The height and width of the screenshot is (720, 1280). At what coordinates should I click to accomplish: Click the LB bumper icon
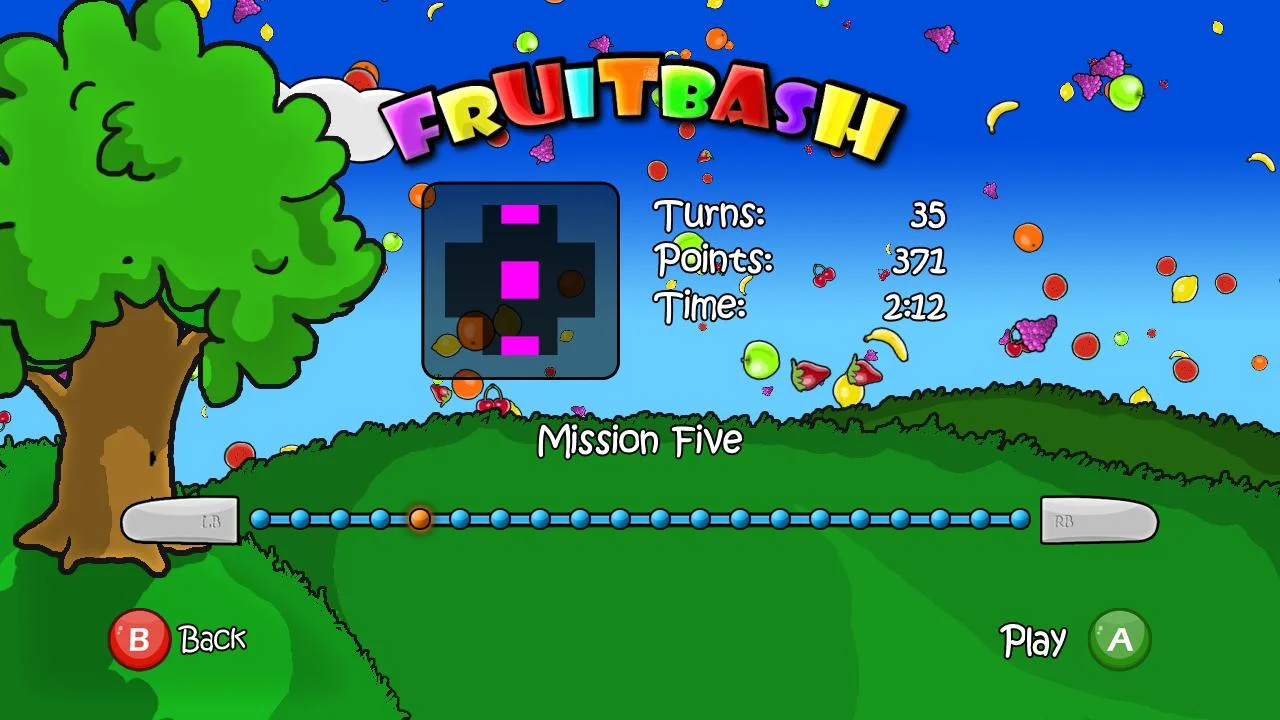point(182,521)
